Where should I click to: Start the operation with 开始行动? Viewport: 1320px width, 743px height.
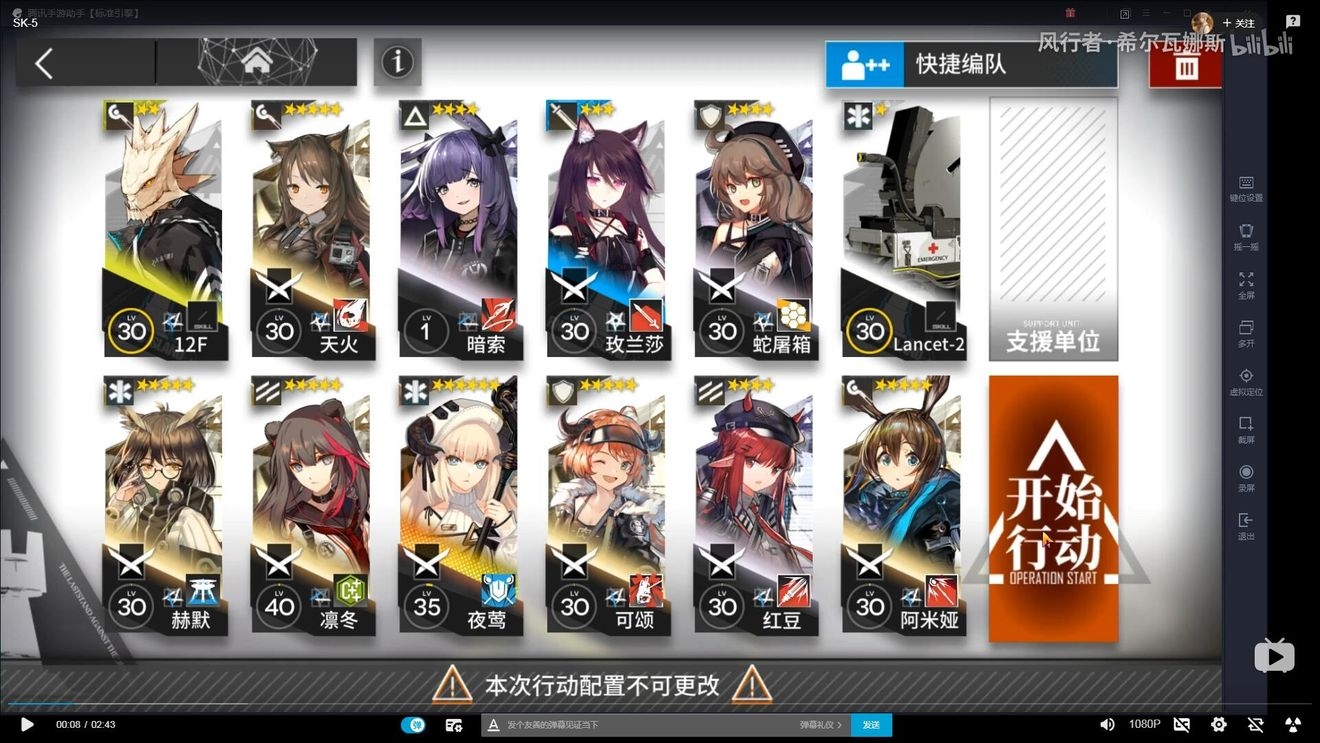click(x=1053, y=510)
